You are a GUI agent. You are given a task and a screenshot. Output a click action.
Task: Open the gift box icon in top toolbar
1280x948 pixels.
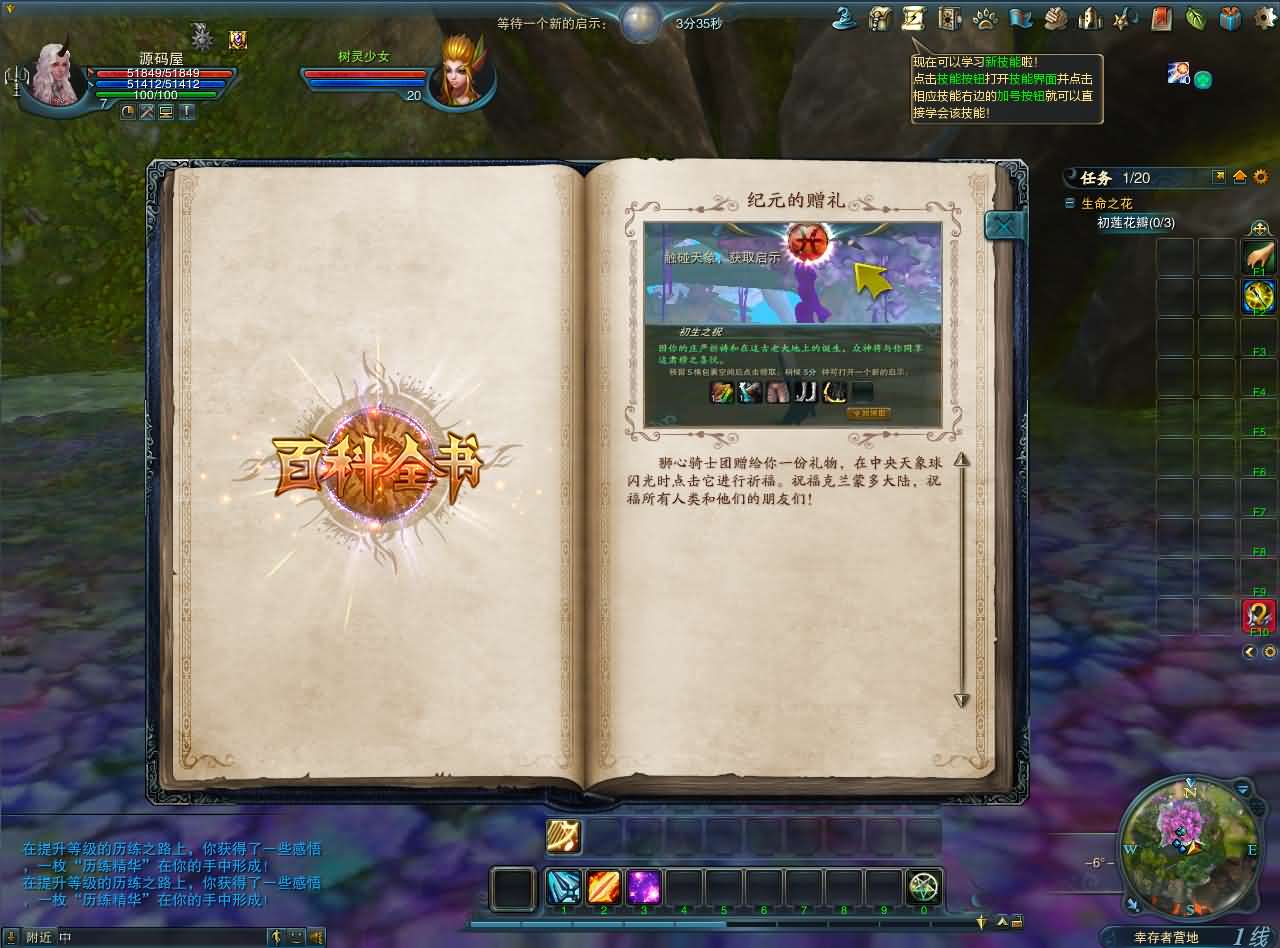(1232, 18)
